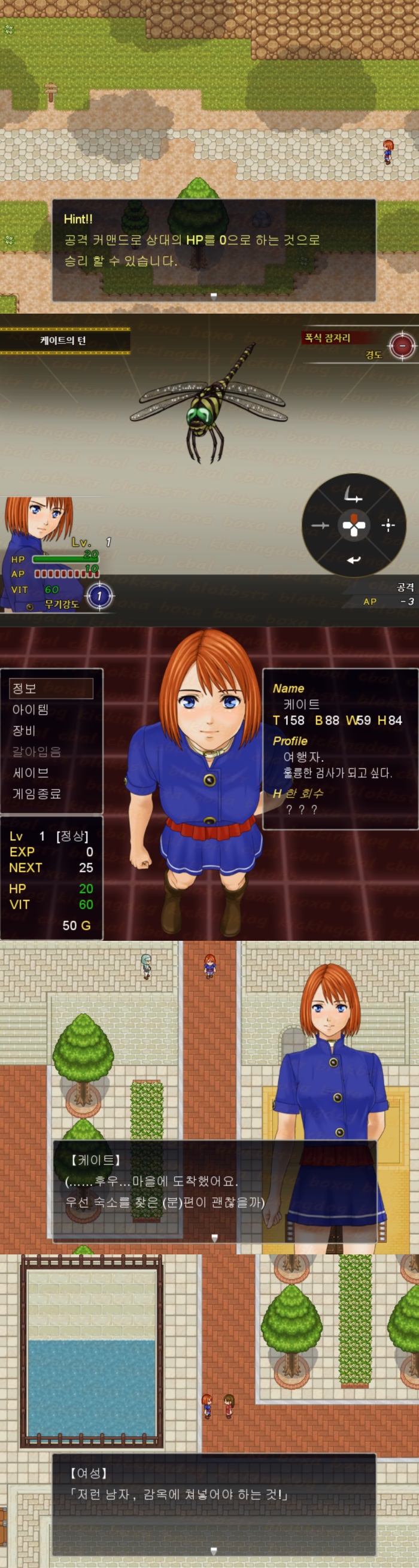This screenshot has width=419, height=1568.
Task: Advance the 여성 dialogue with its arrow
Action: [x=213, y=1551]
